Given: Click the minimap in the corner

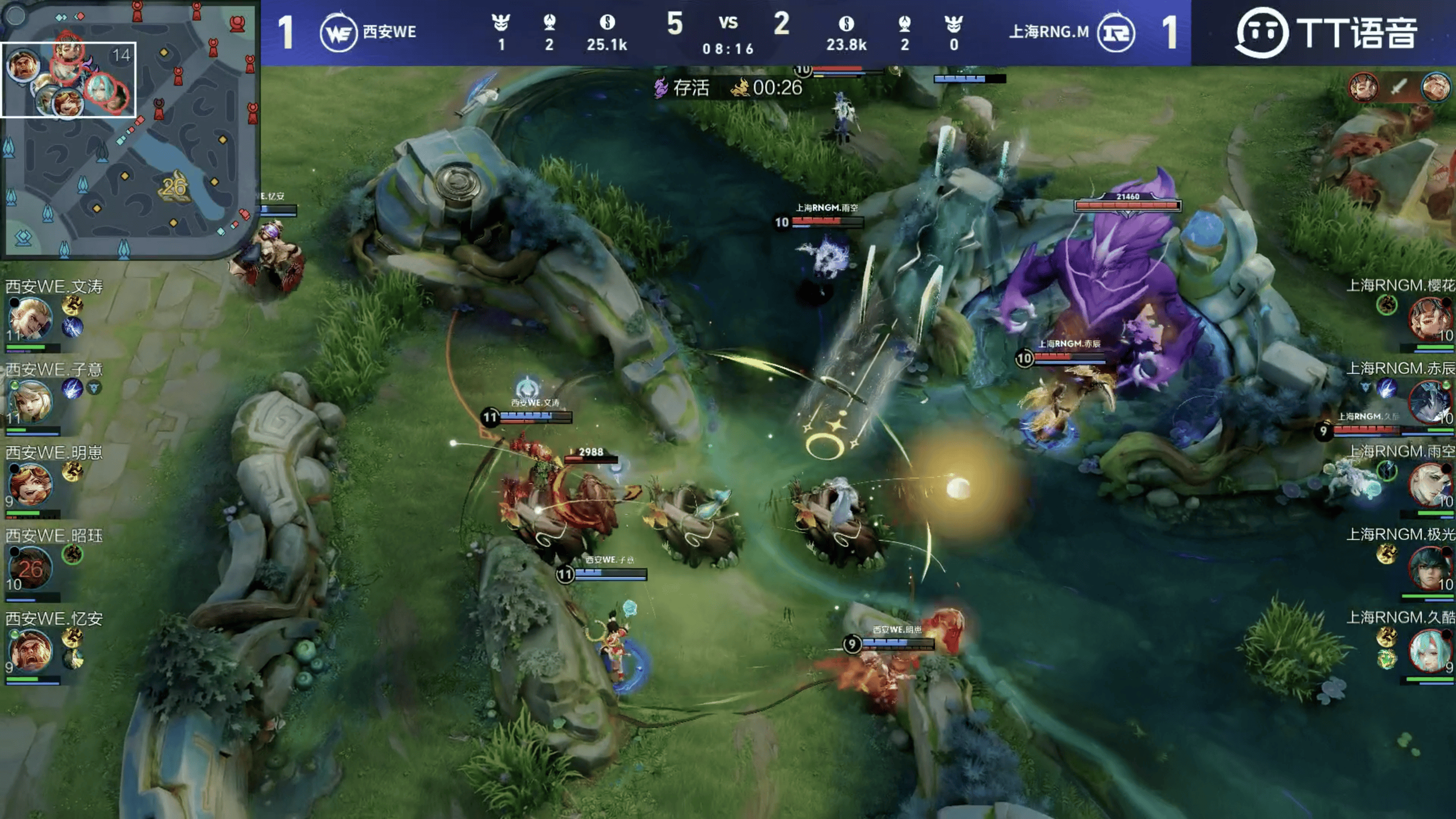Looking at the screenshot, I should coord(129,129).
